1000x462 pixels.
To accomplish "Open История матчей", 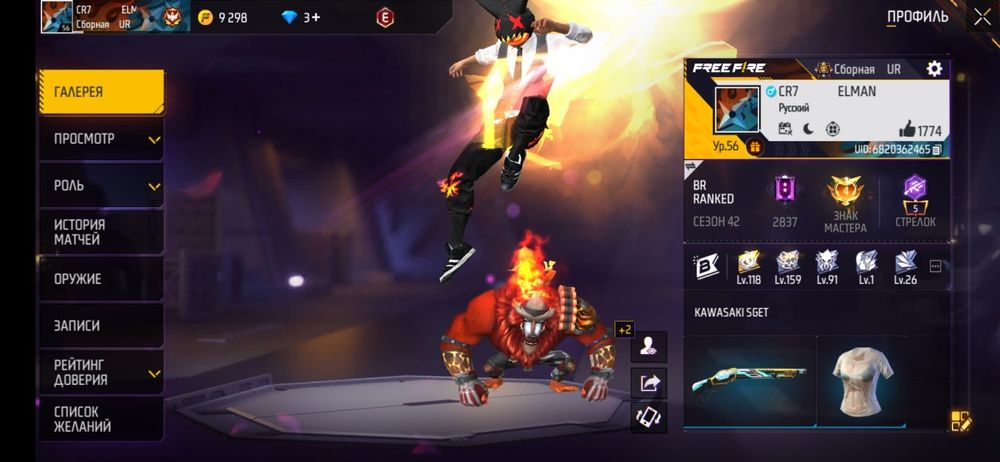I will tap(100, 232).
